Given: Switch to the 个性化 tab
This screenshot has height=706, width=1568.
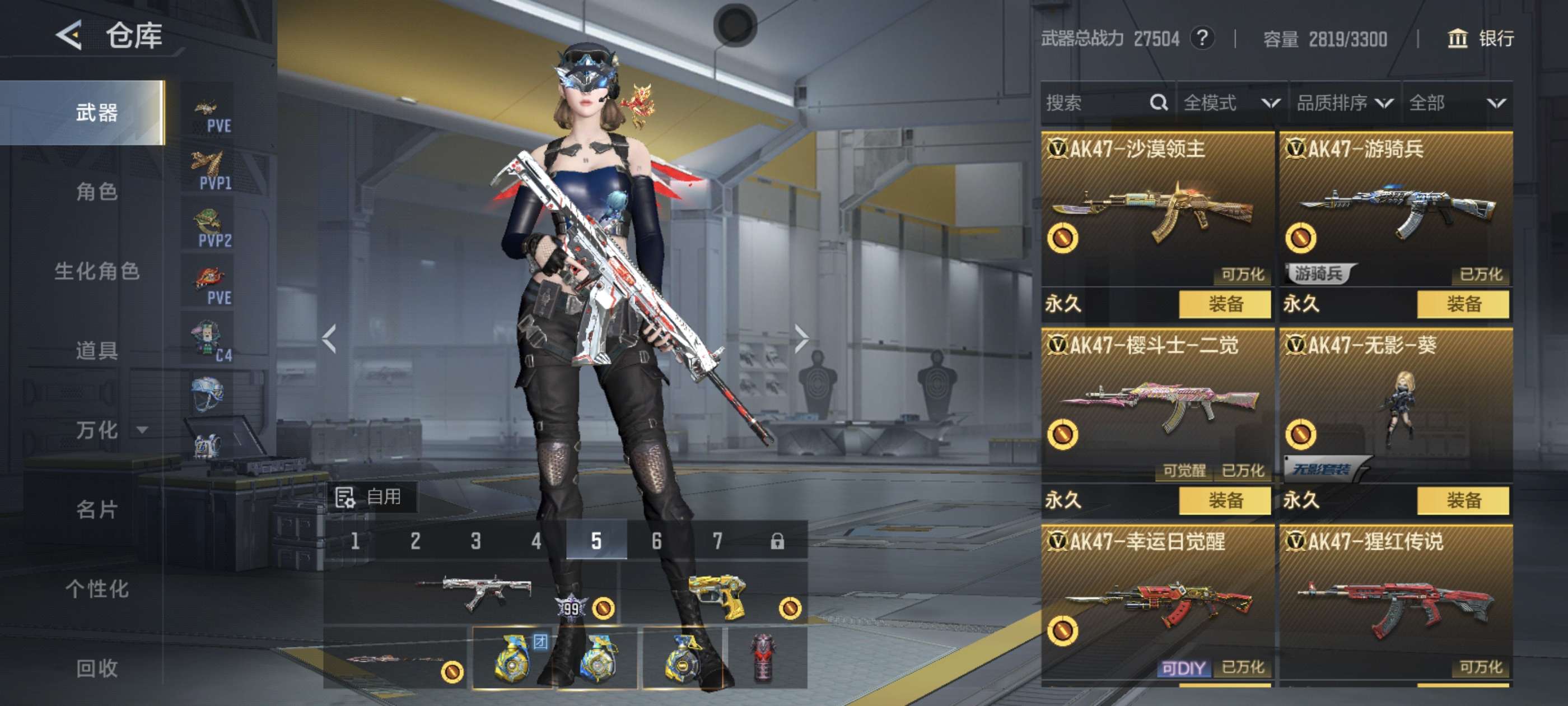Looking at the screenshot, I should click(97, 589).
